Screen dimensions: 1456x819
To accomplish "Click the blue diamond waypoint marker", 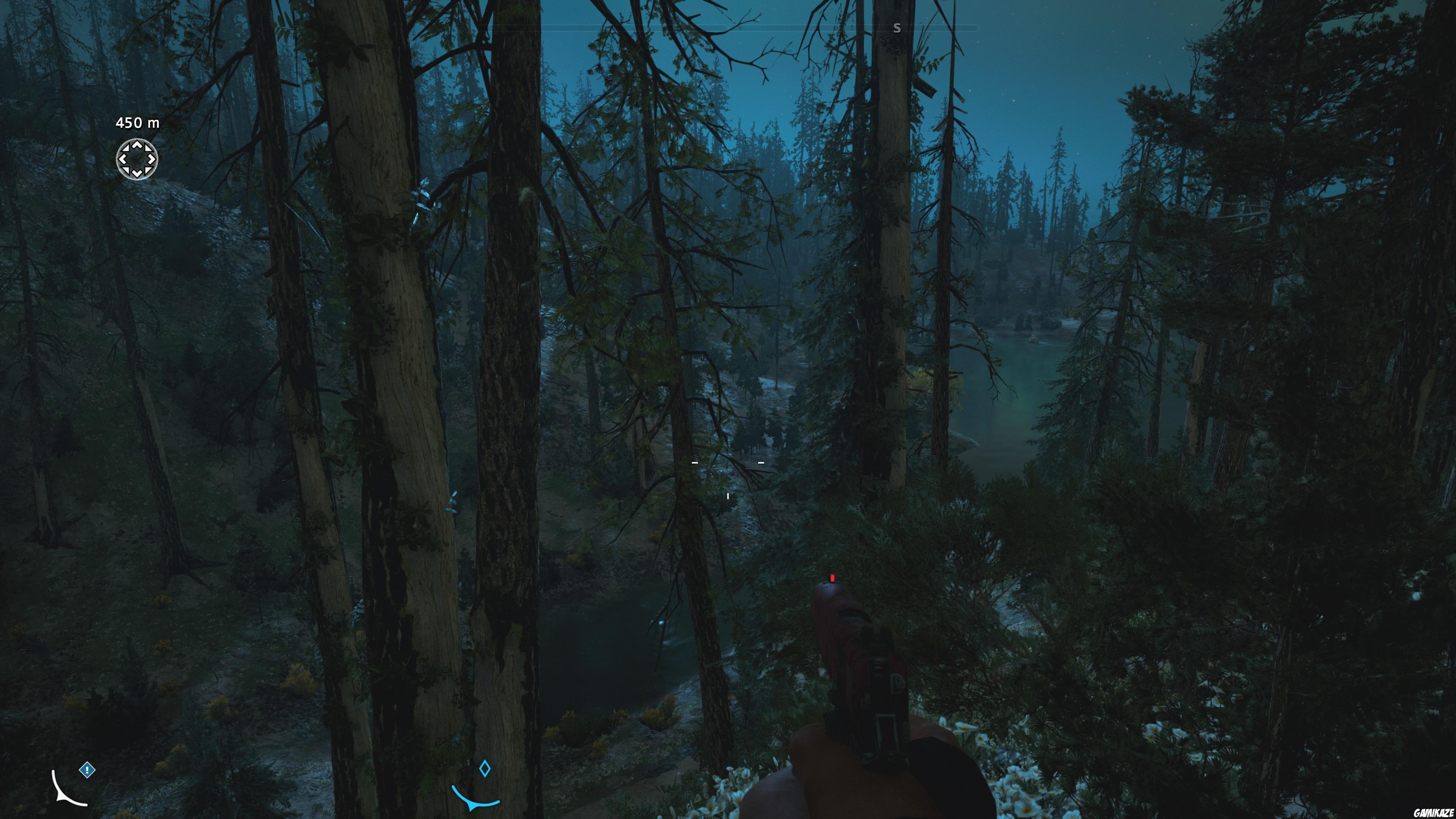I will 485,769.
